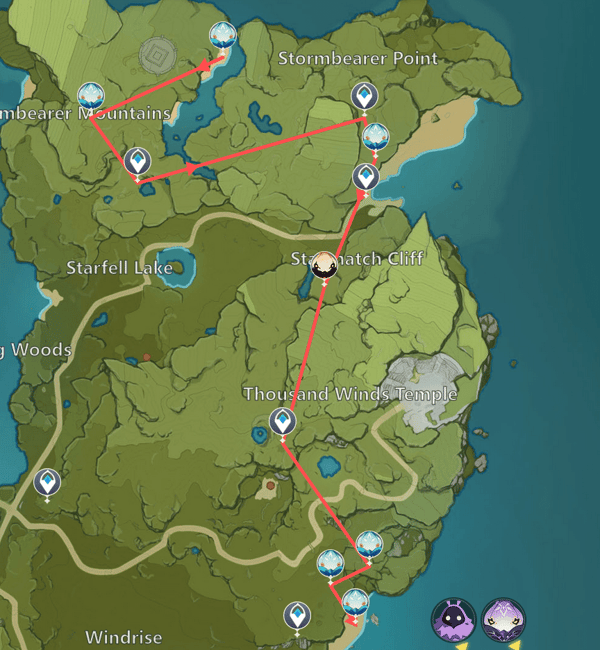600x650 pixels.
Task: Select the lotus pin beside Stormbearer Mountains label
Action: (91, 96)
